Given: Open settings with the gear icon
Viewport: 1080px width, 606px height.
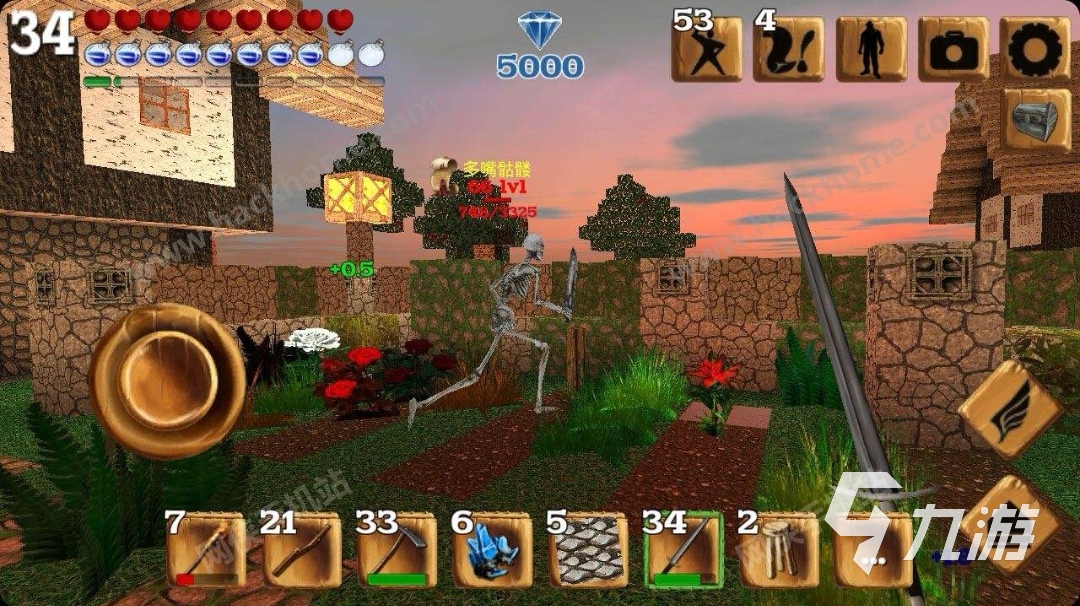Looking at the screenshot, I should pos(1035,49).
